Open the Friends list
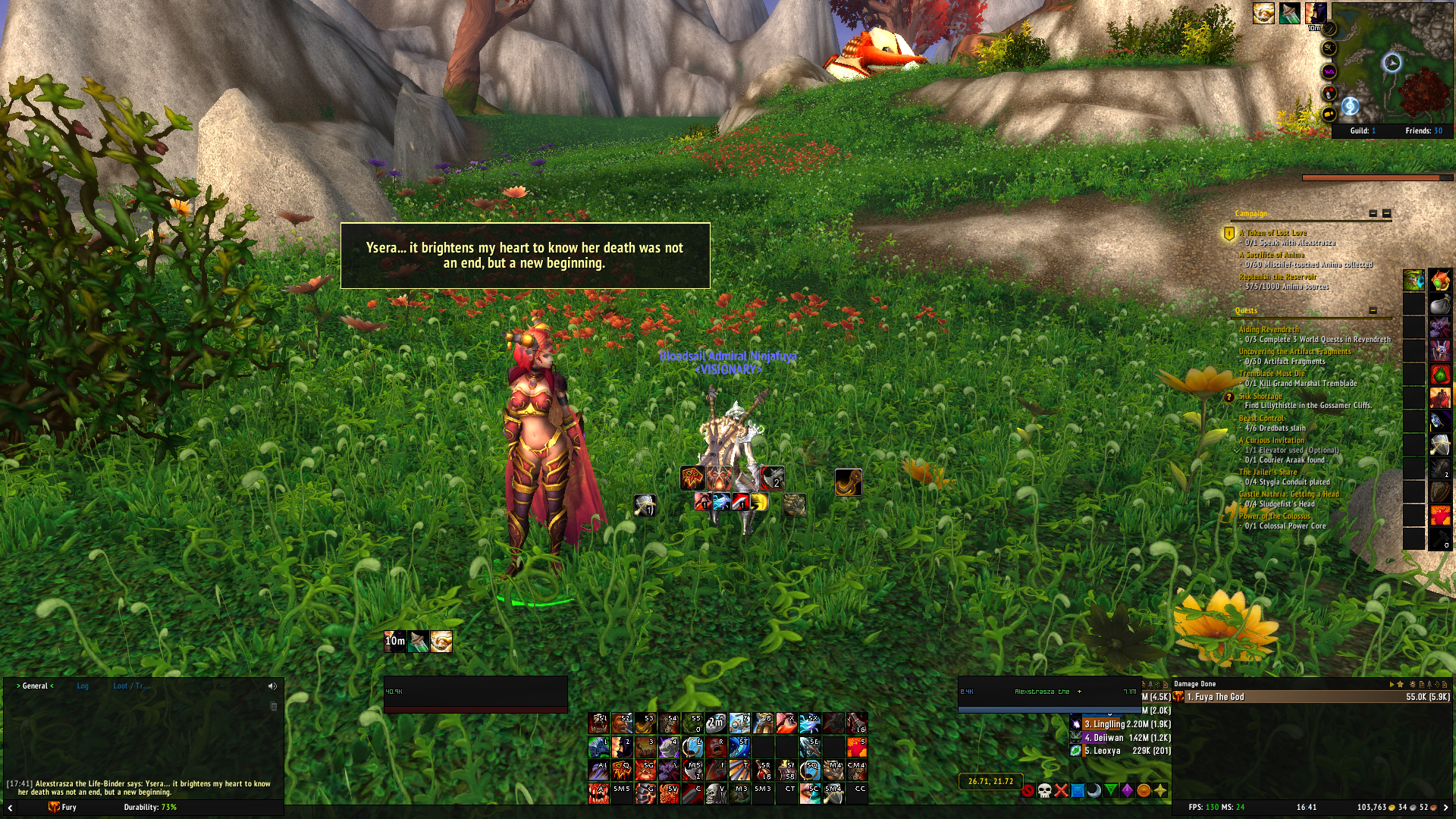This screenshot has height=819, width=1456. (1423, 131)
